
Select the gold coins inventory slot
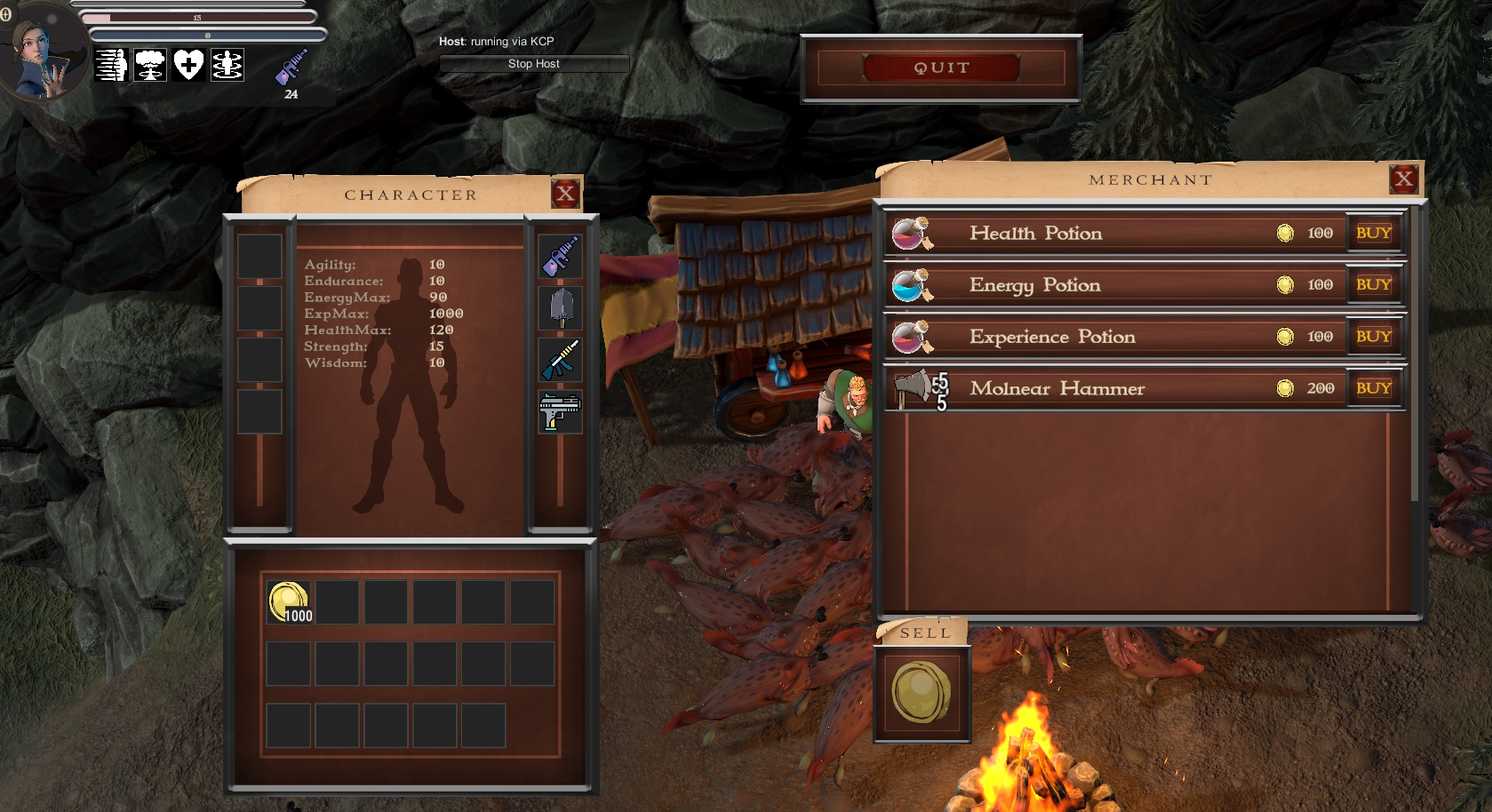pos(289,602)
